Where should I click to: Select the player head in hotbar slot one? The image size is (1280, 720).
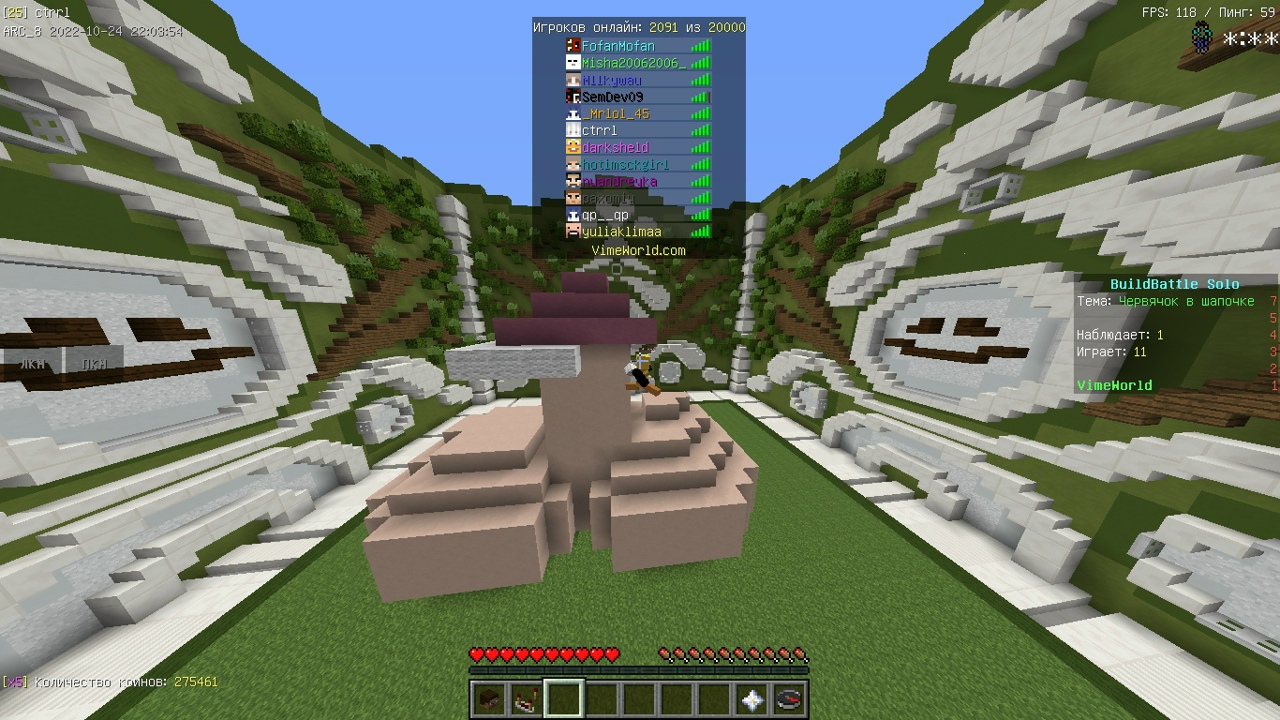489,699
